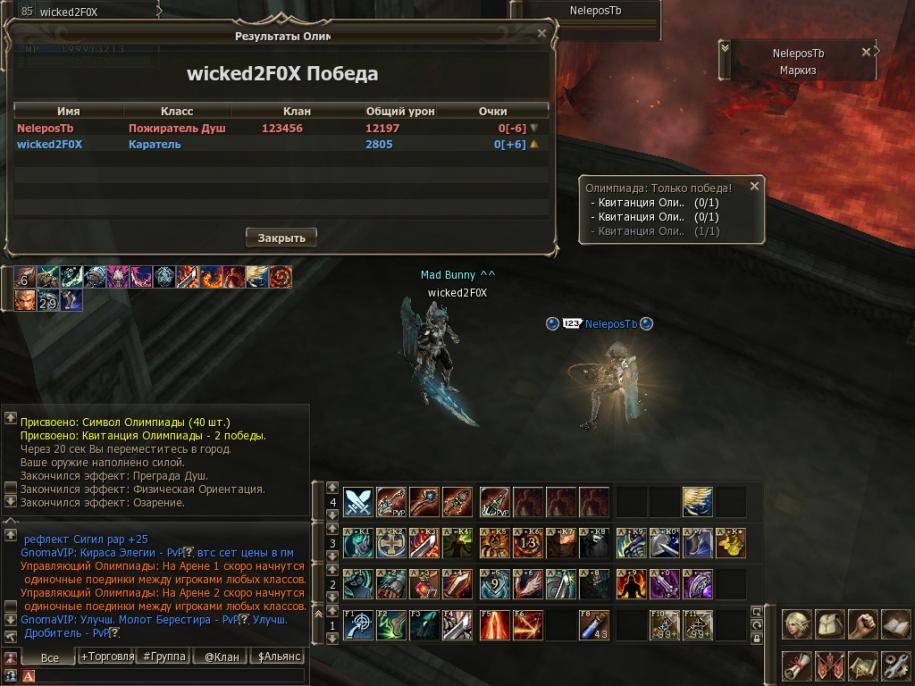This screenshot has height=686, width=915.
Task: Open the @Клан clan chat tab
Action: point(220,657)
